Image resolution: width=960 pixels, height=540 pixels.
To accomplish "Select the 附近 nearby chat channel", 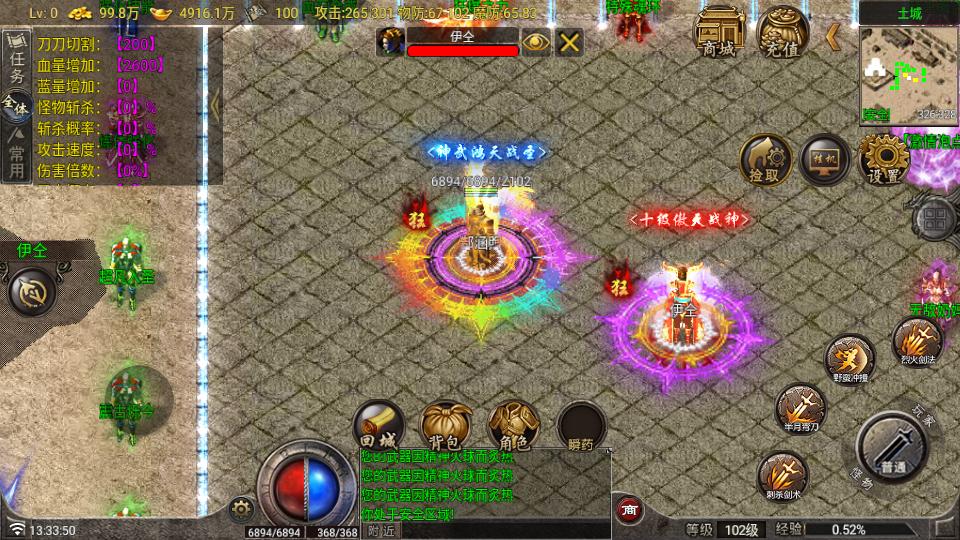I will click(380, 531).
